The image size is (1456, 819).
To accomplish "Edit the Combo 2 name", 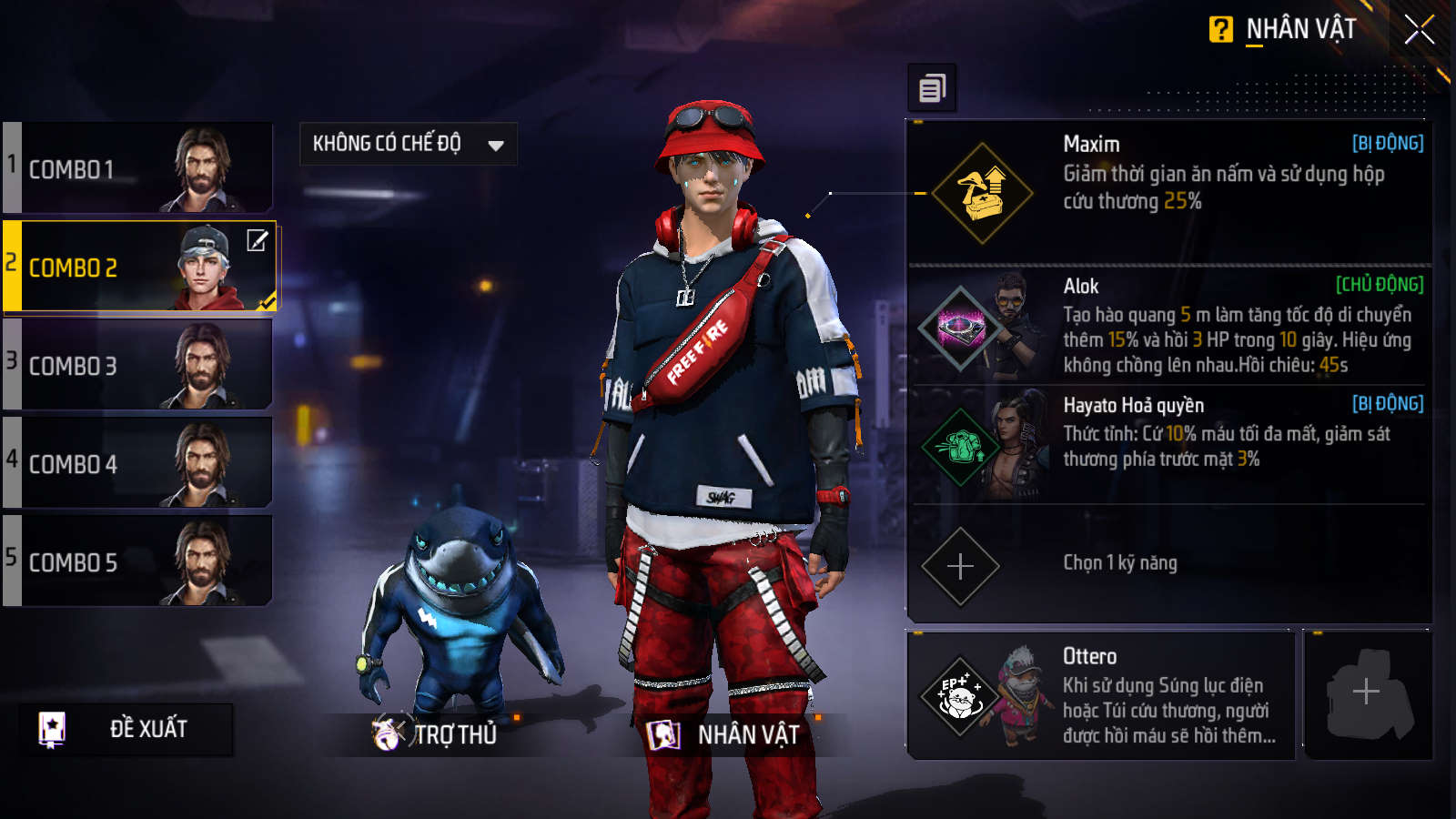I will [x=258, y=240].
